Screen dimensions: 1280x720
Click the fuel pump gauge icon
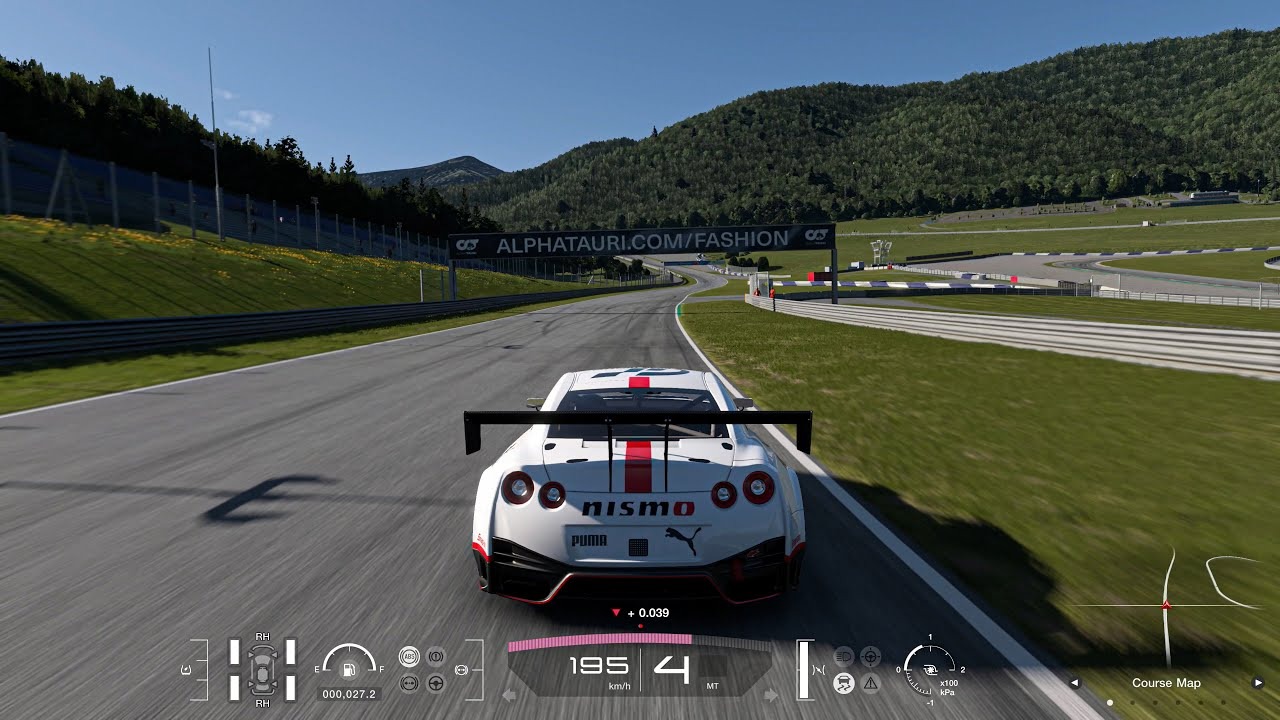[x=349, y=669]
